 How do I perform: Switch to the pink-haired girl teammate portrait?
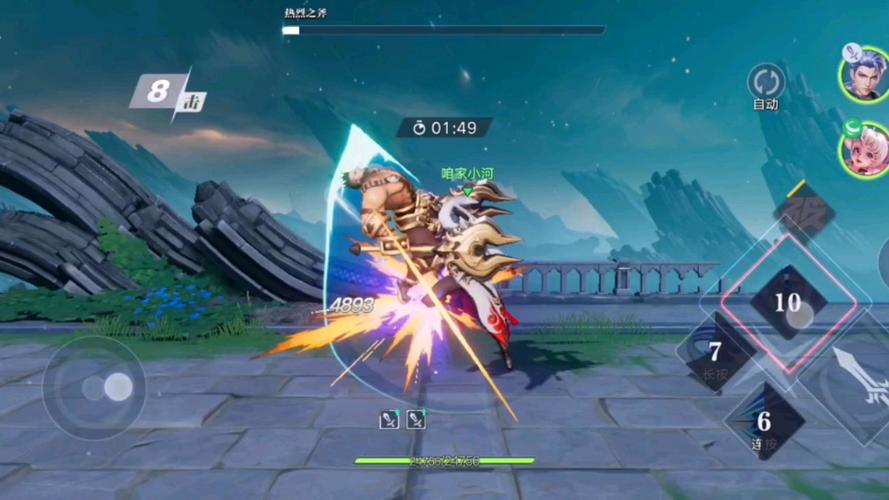[864, 151]
